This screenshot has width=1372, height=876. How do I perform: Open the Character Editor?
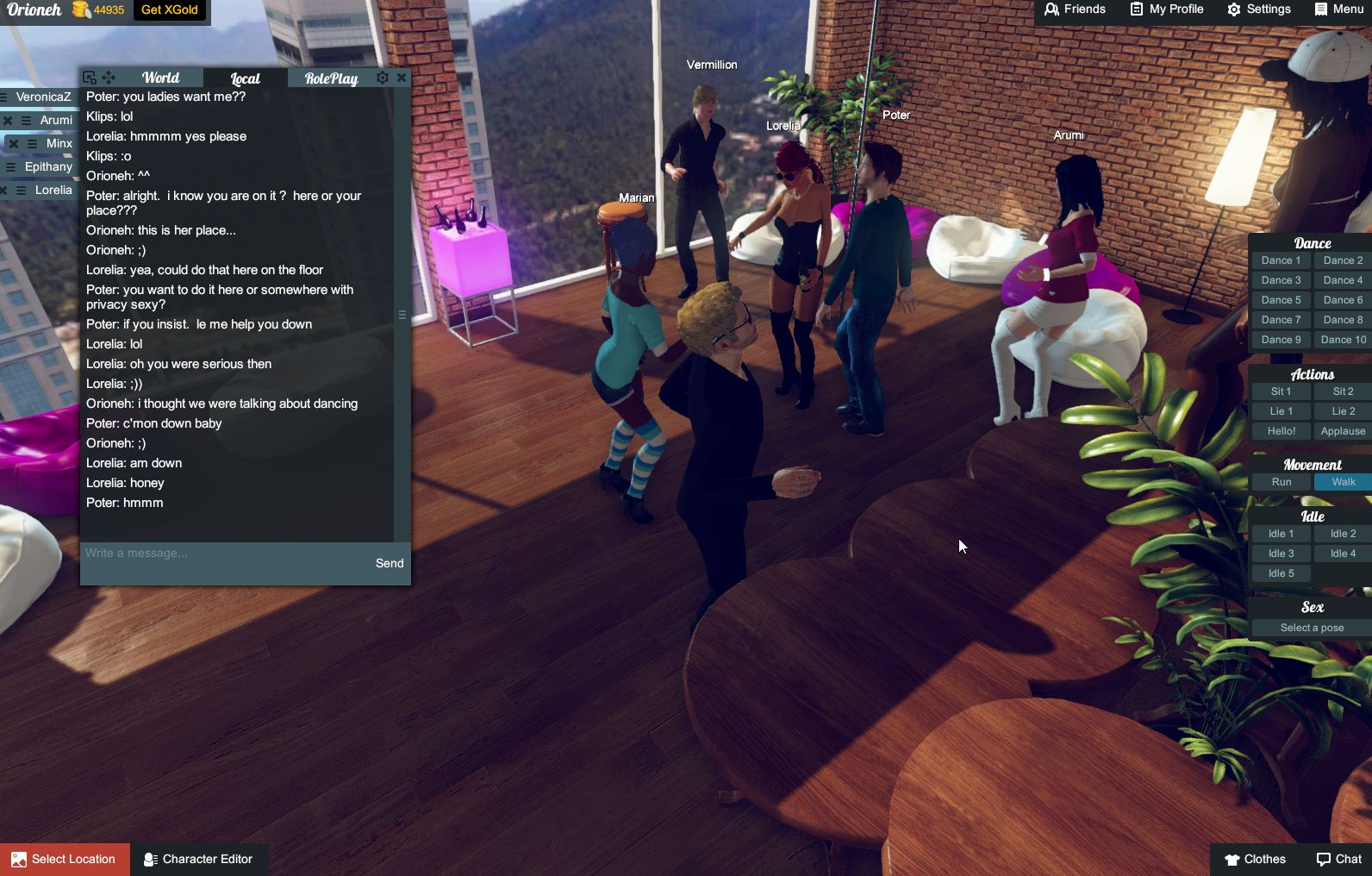click(199, 859)
